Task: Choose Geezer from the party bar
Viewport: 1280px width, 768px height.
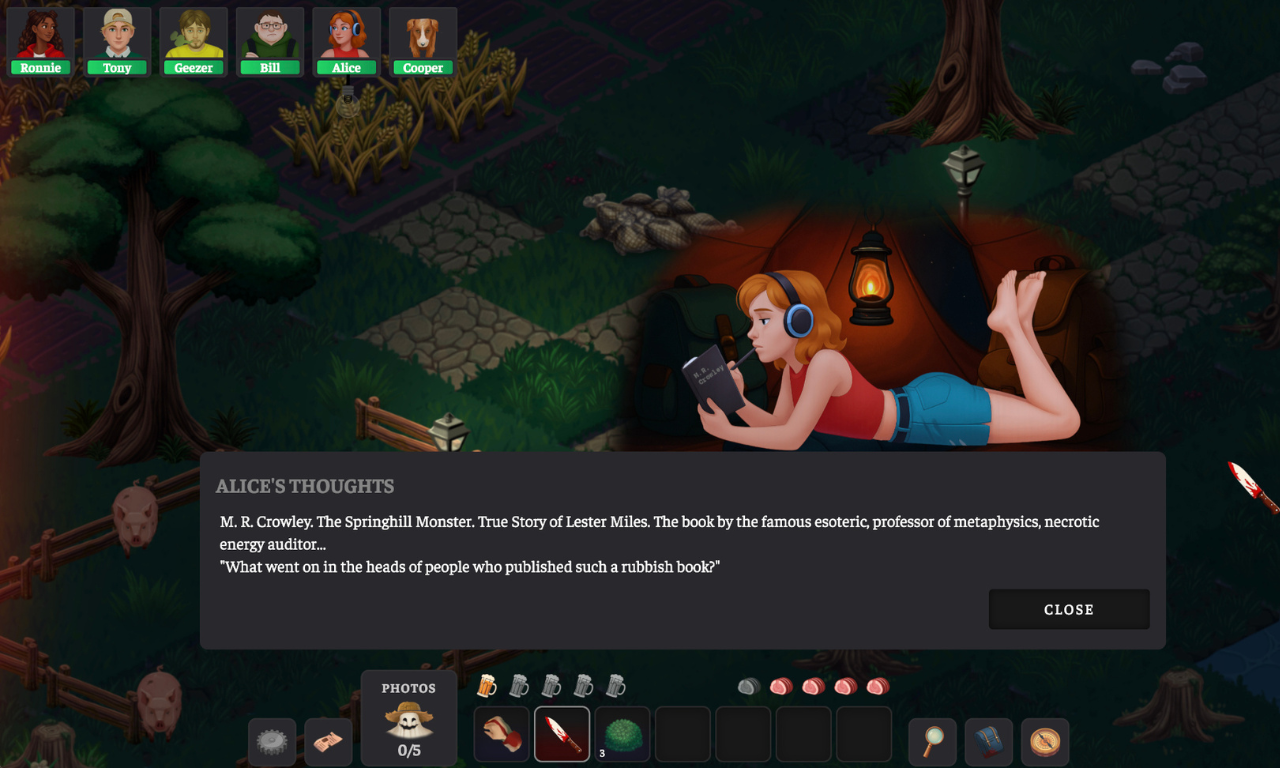Action: pos(193,42)
